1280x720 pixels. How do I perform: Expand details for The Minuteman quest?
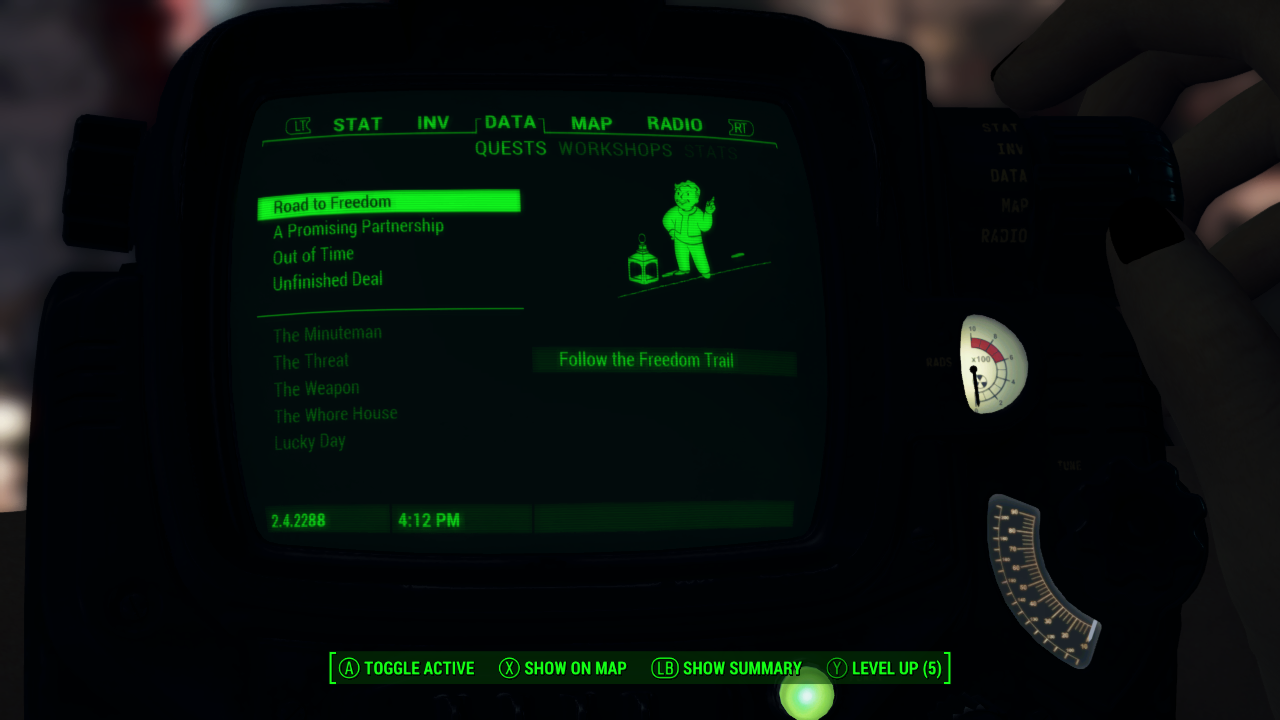point(325,333)
